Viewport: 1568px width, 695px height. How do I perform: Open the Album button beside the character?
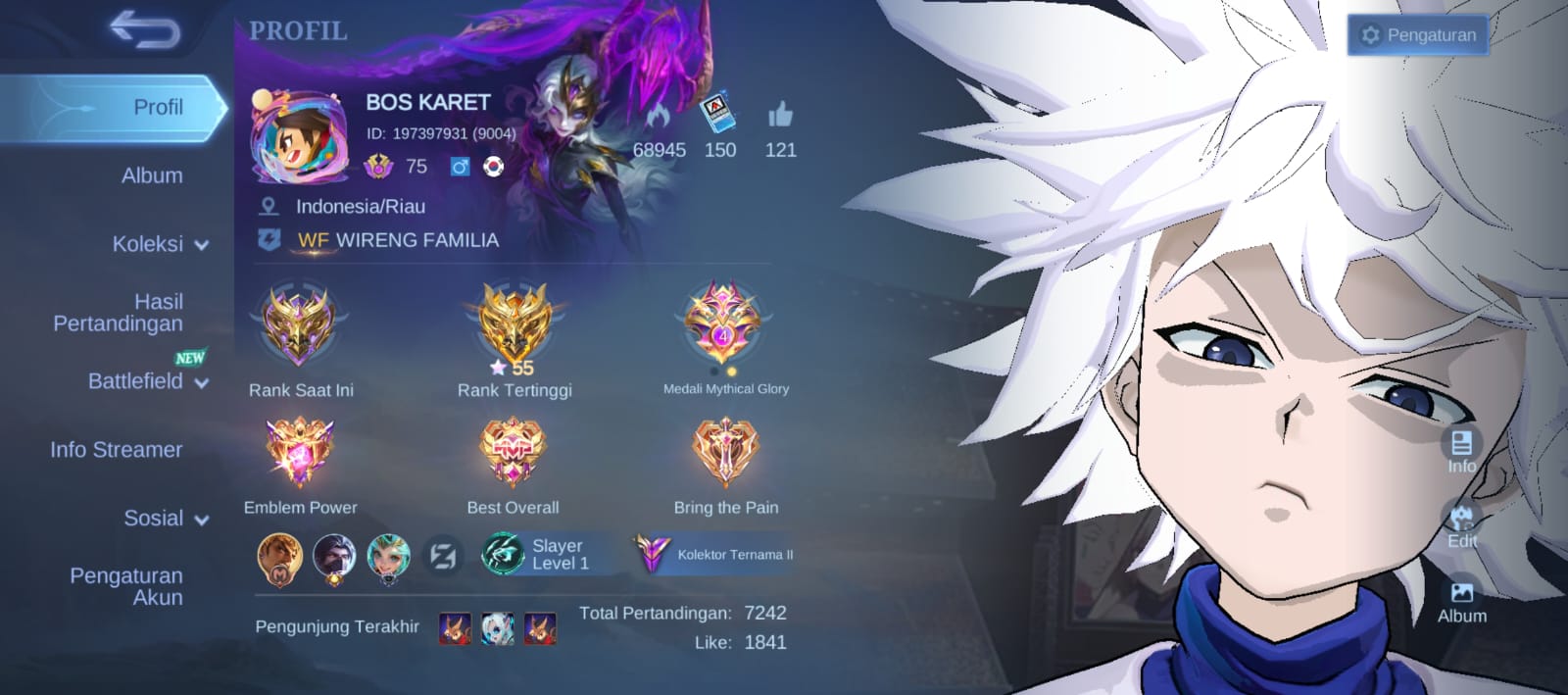point(1461,601)
